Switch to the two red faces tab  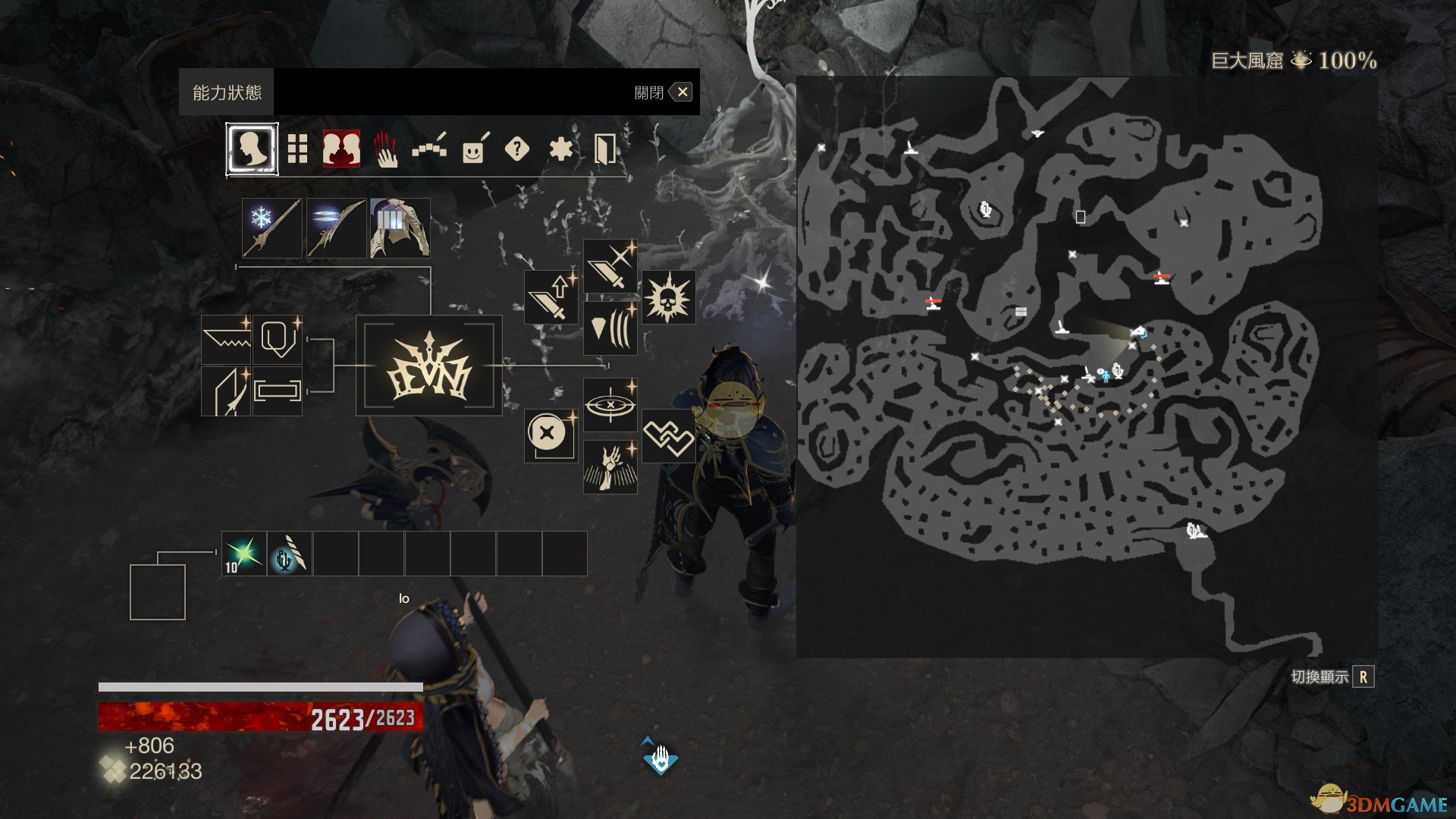341,149
